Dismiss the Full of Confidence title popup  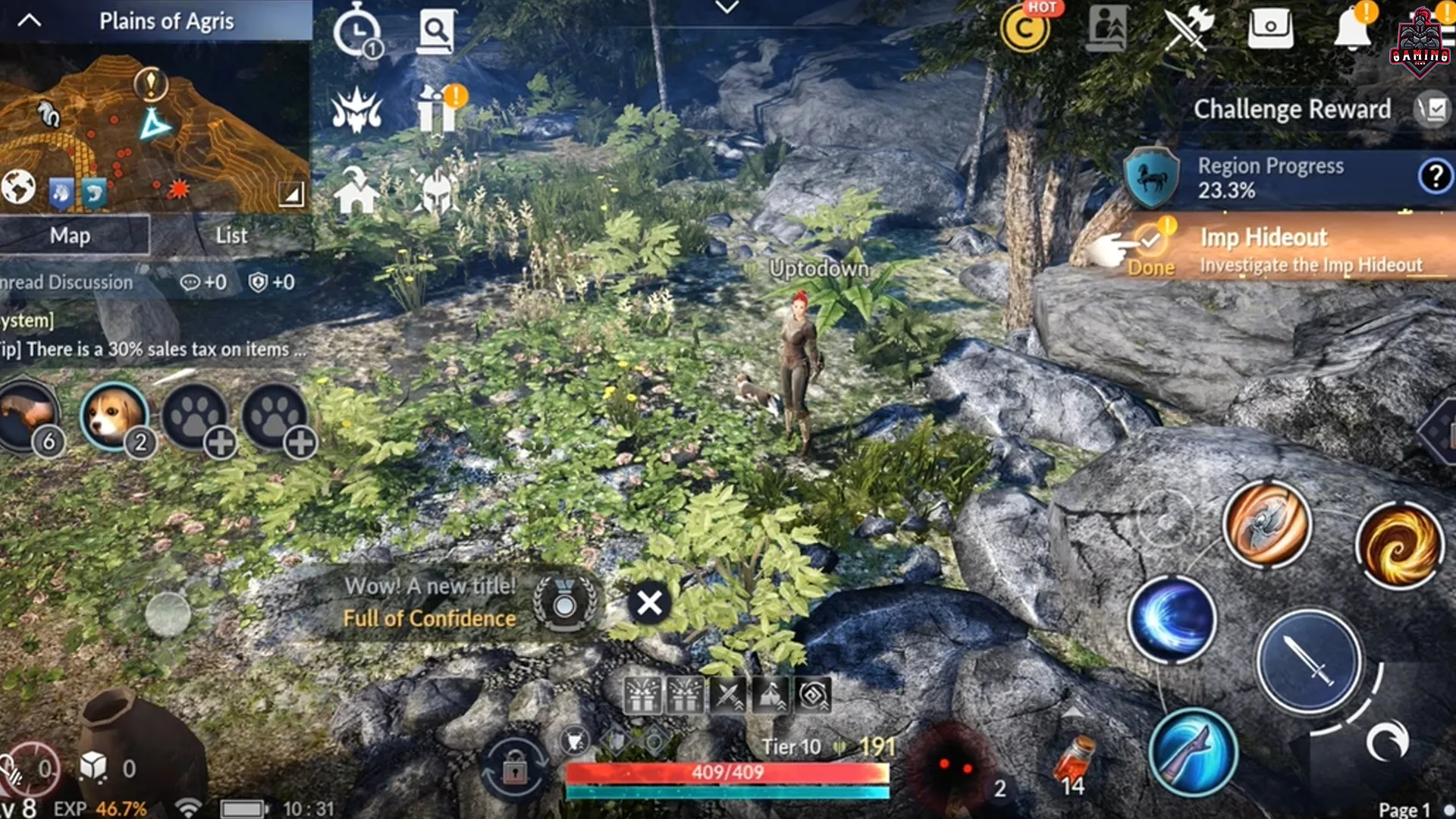point(648,603)
